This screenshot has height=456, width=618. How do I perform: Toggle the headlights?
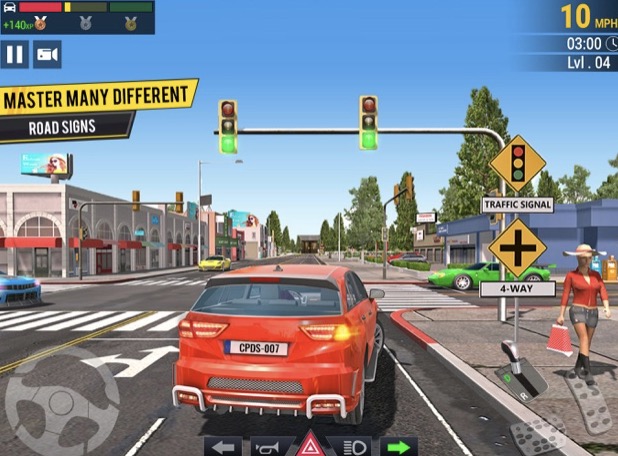point(355,446)
